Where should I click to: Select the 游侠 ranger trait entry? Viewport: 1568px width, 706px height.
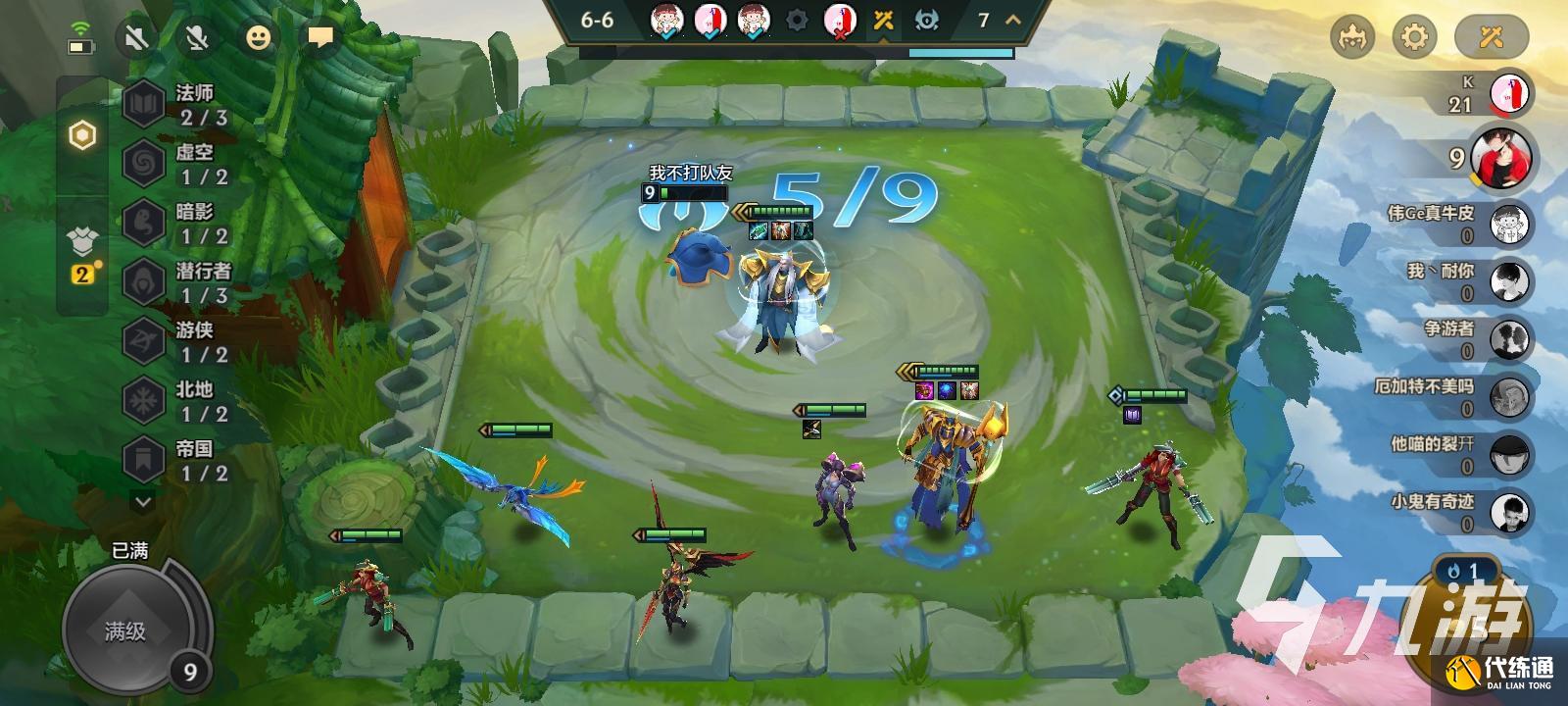tap(176, 341)
